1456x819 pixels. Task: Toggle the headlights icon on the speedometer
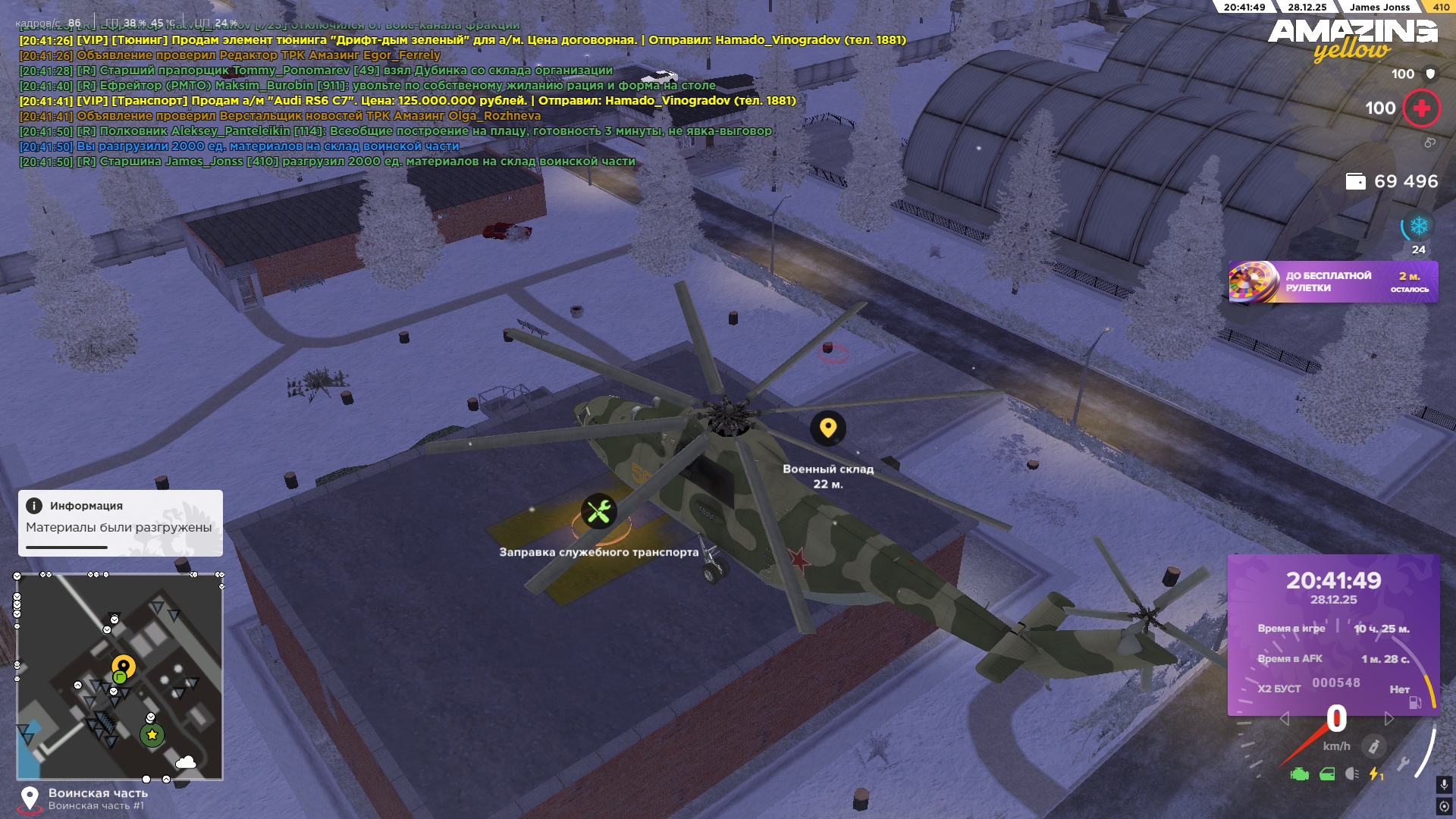click(x=1351, y=773)
